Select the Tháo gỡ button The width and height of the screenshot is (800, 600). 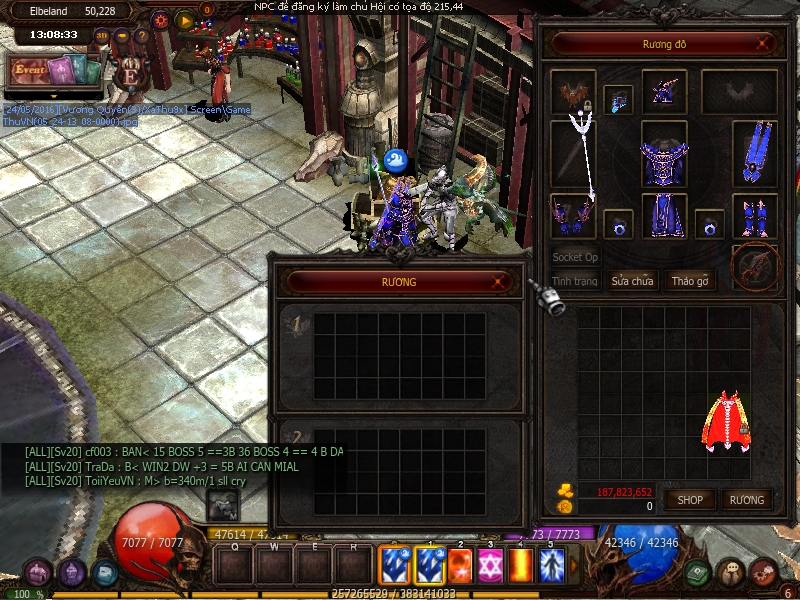pyautogui.click(x=689, y=281)
